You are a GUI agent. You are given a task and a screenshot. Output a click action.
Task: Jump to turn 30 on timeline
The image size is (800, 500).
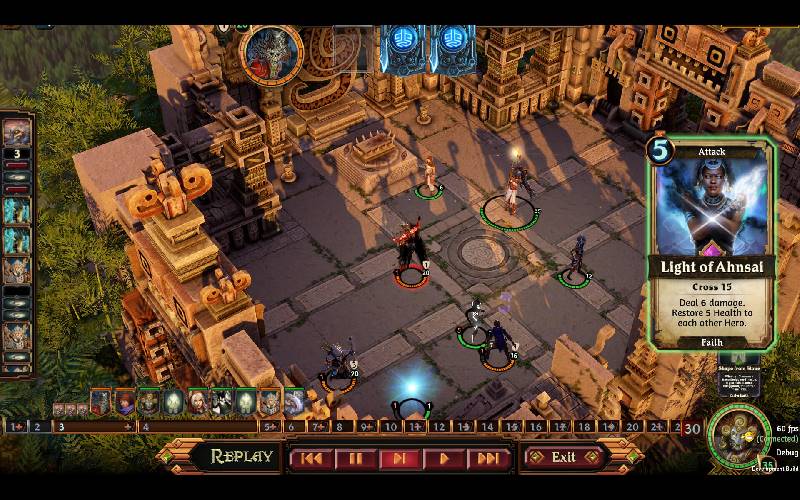coord(691,427)
